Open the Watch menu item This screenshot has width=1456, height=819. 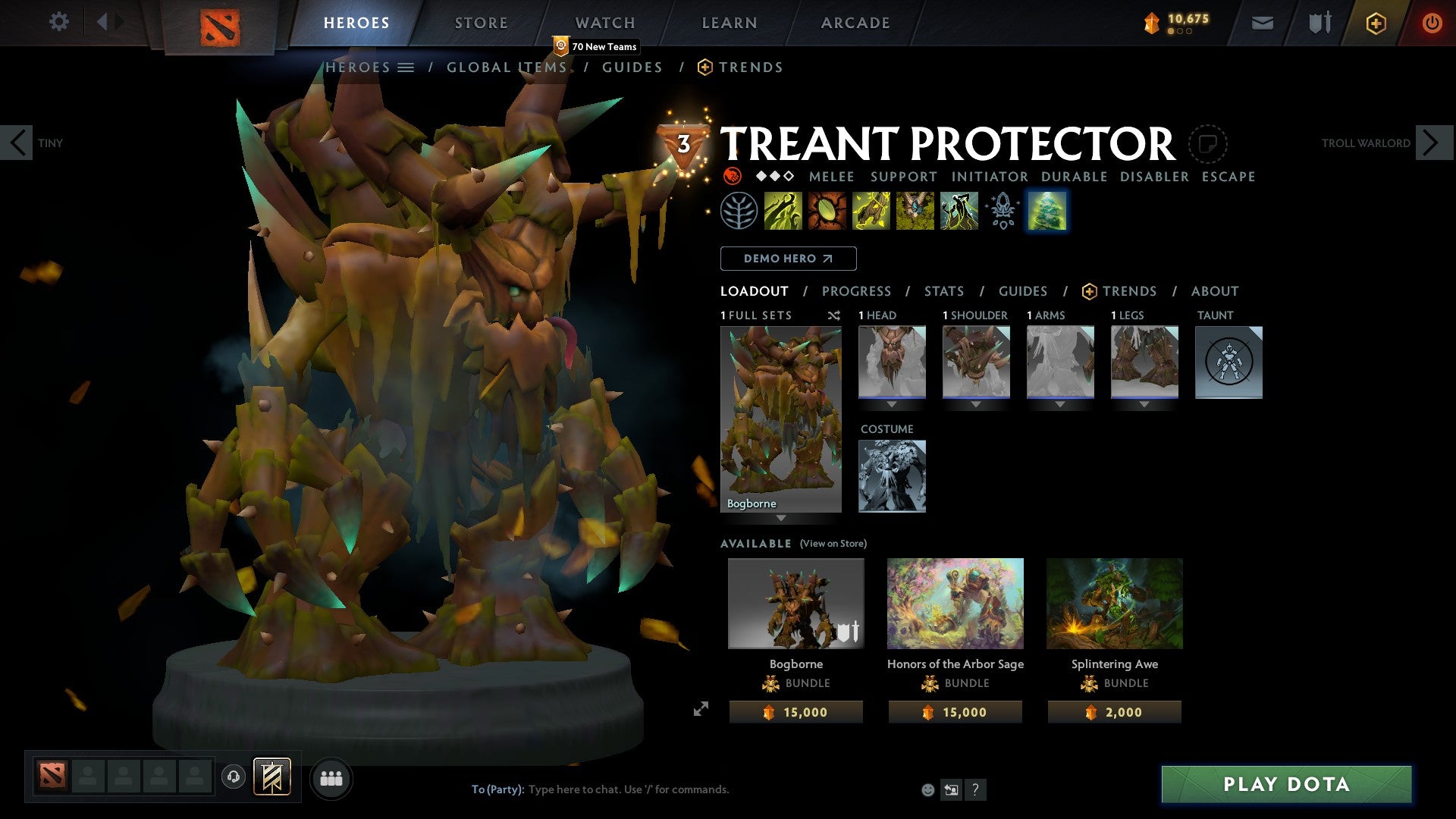(604, 23)
